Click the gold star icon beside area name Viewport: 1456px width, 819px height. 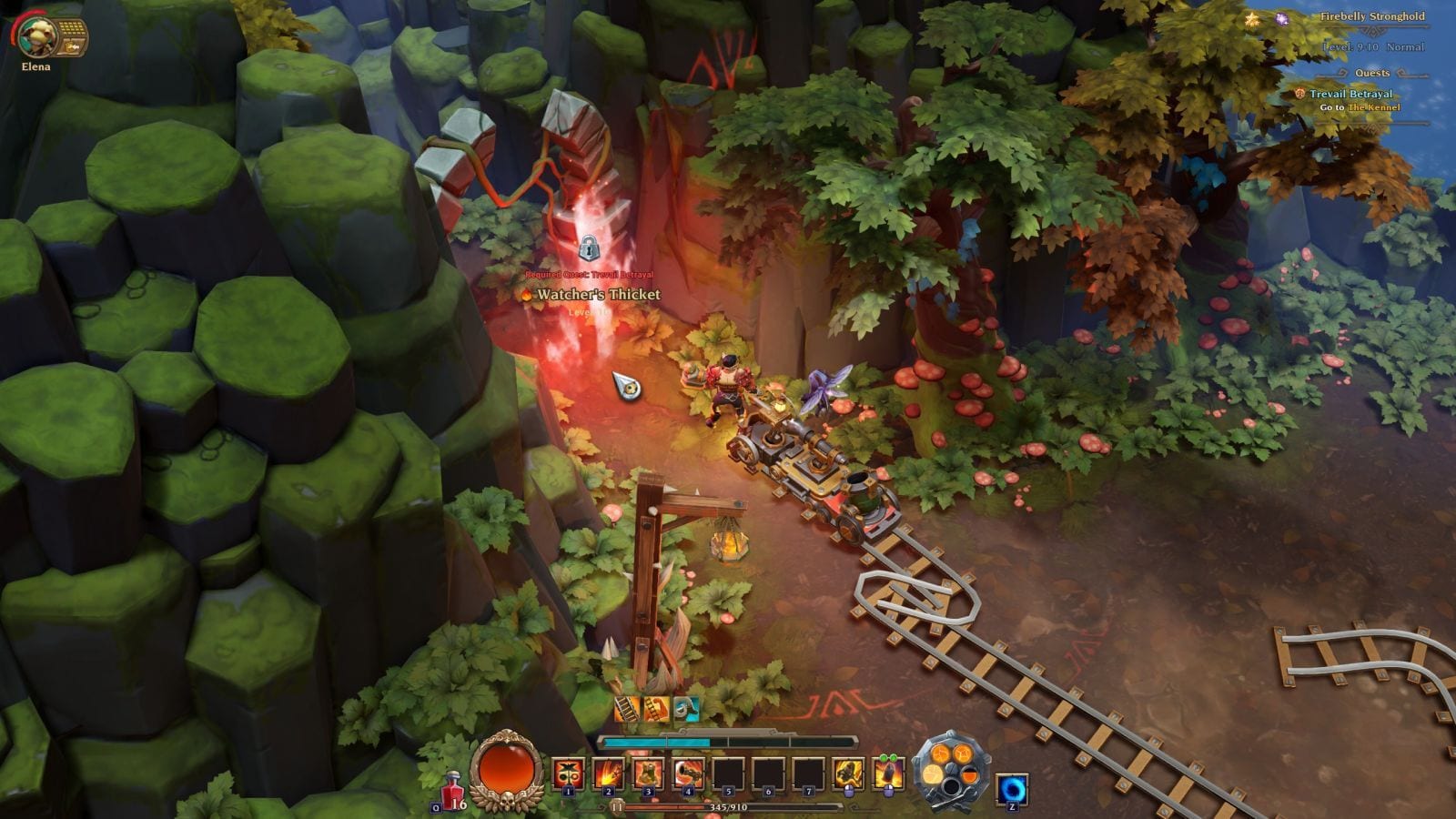click(x=1252, y=18)
